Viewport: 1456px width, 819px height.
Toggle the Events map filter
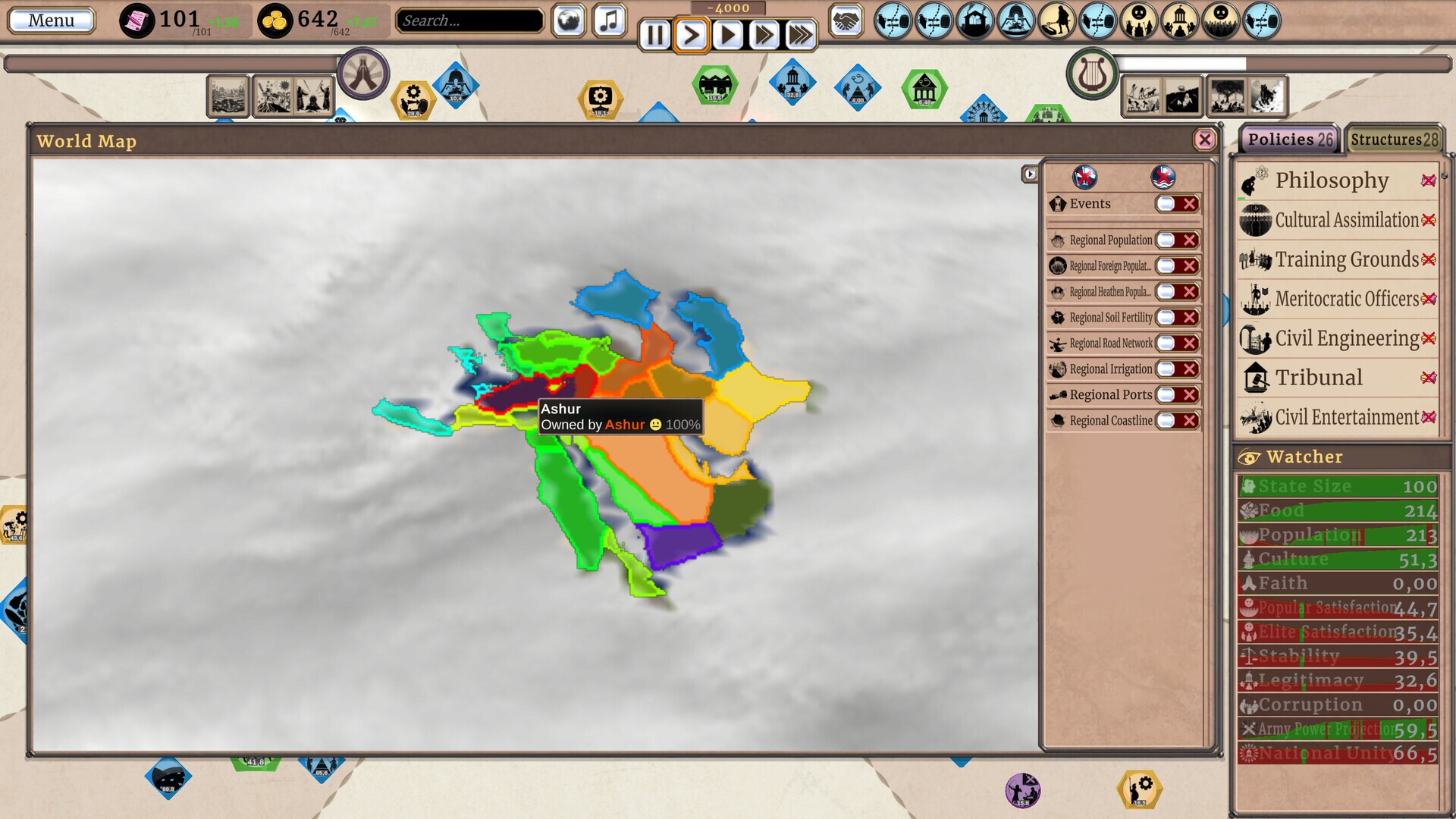[x=1176, y=204]
